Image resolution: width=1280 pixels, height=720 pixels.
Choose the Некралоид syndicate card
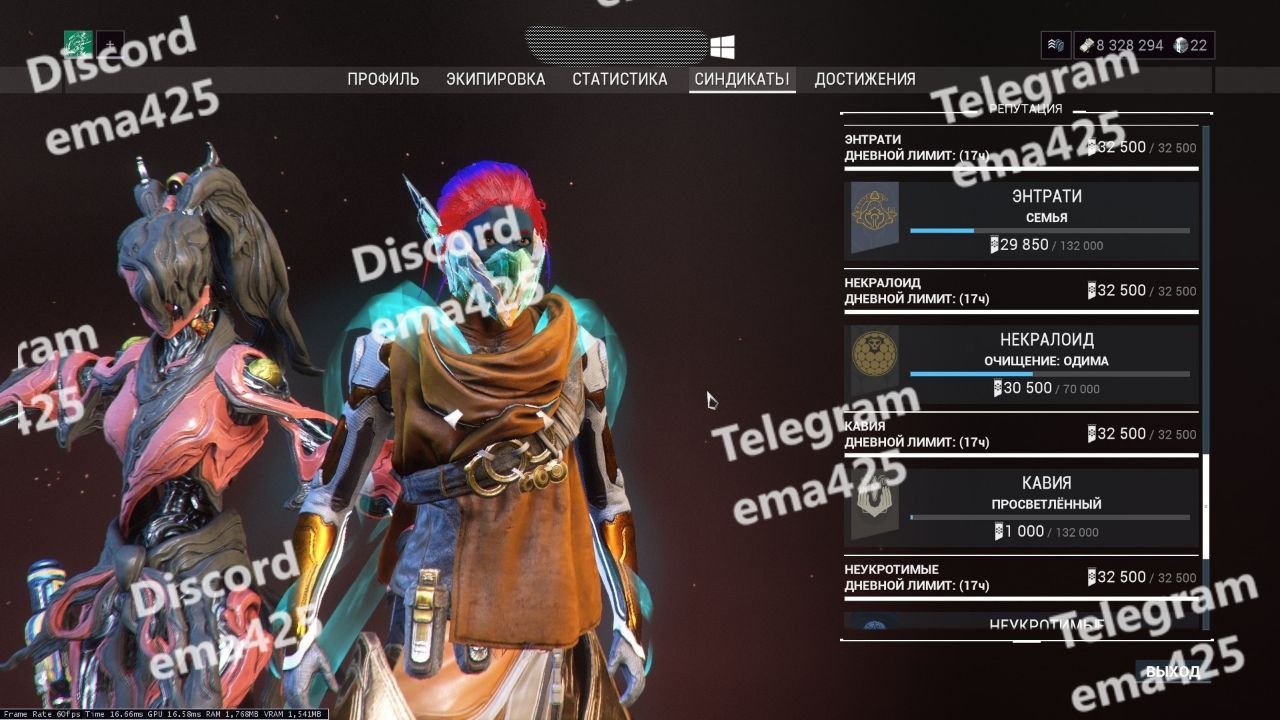(x=1021, y=364)
